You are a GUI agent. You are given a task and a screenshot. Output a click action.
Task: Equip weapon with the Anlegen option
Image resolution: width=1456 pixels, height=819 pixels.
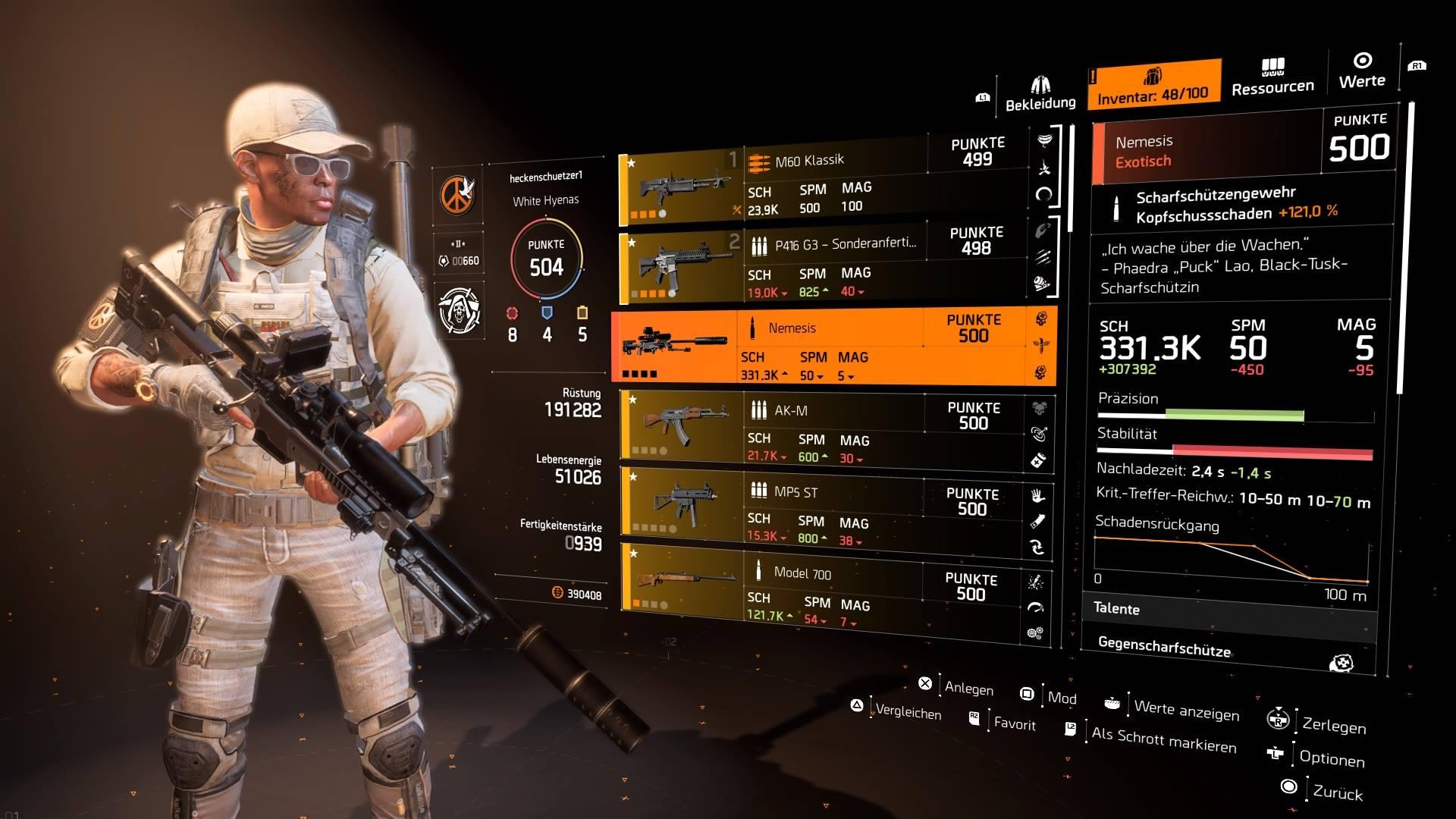[968, 688]
